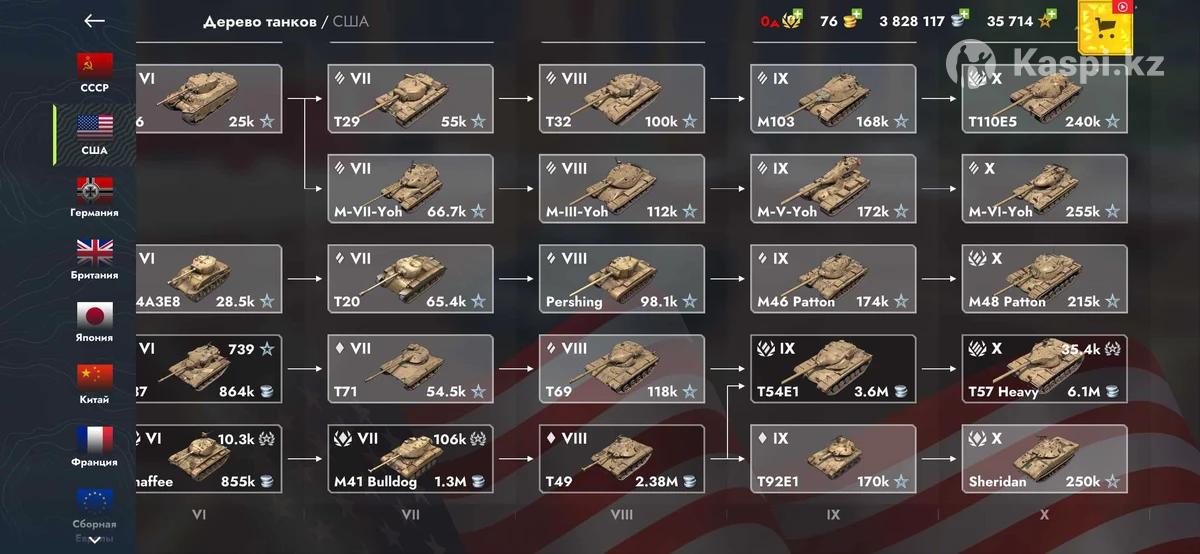Open the Британия tank tree
Image resolution: width=1200 pixels, height=554 pixels.
(x=95, y=259)
